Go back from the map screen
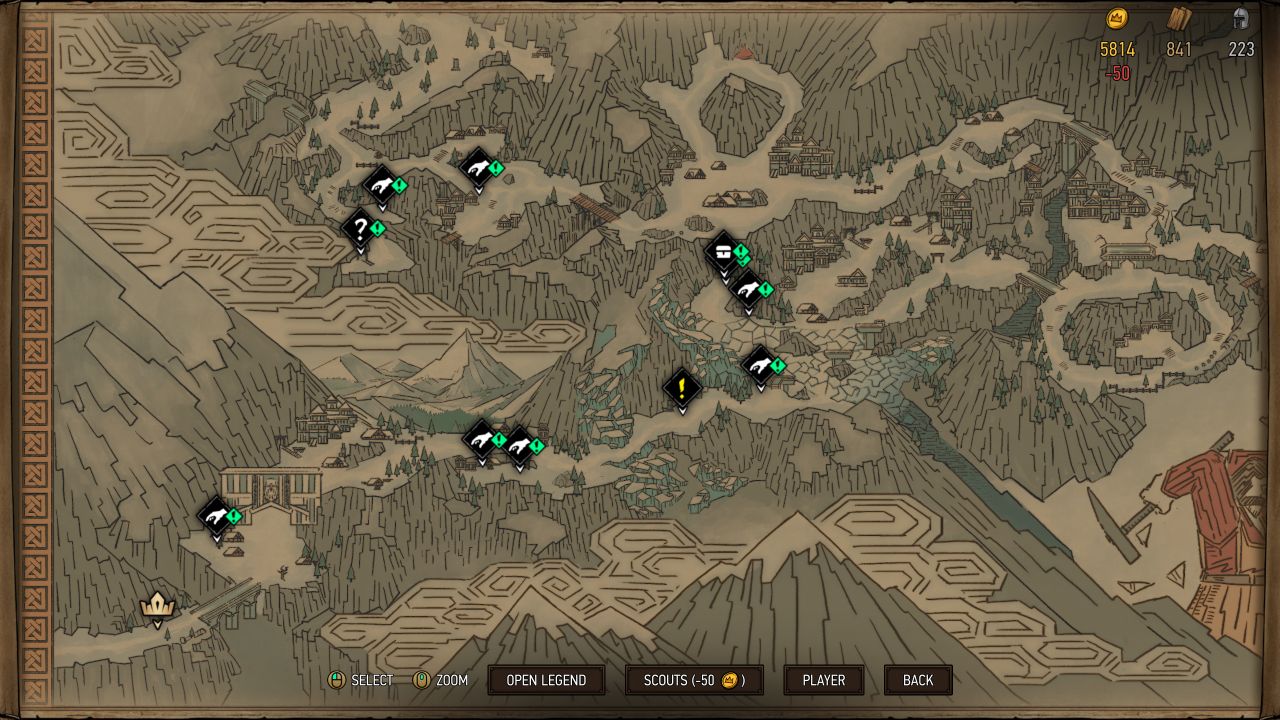Image resolution: width=1280 pixels, height=720 pixels. (x=917, y=680)
